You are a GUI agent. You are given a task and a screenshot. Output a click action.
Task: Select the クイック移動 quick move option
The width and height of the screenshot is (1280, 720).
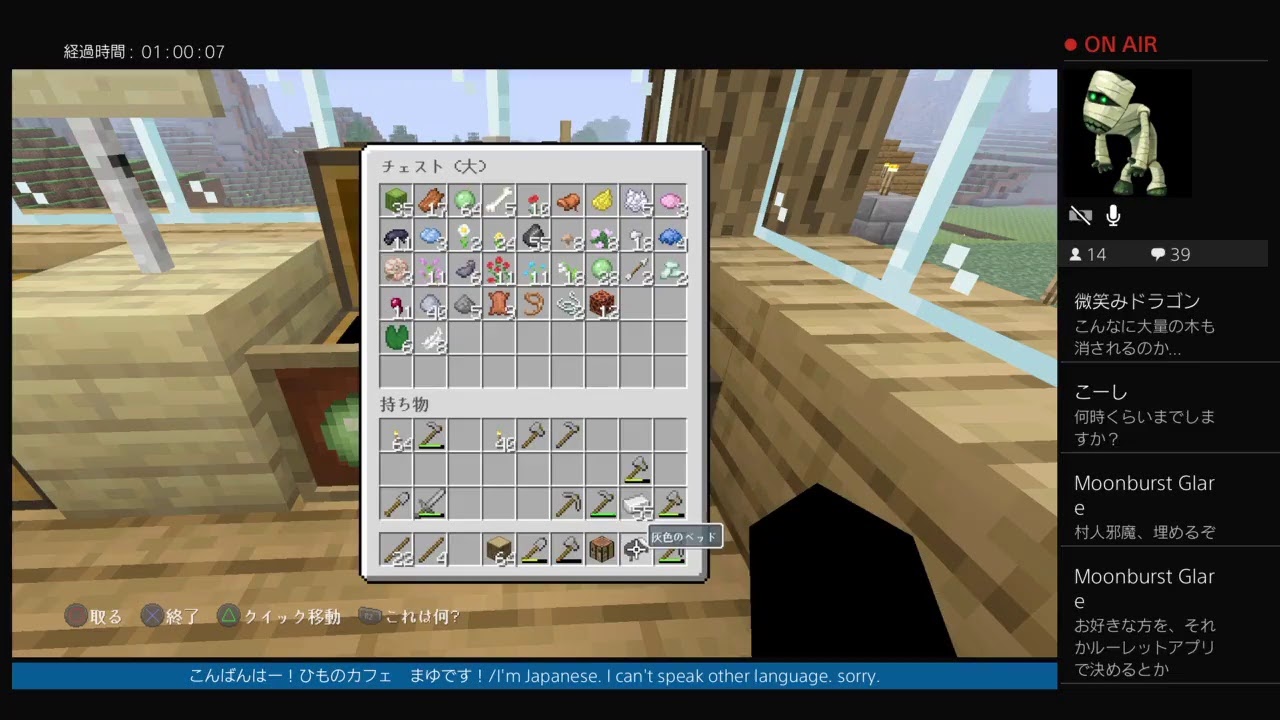pyautogui.click(x=286, y=617)
